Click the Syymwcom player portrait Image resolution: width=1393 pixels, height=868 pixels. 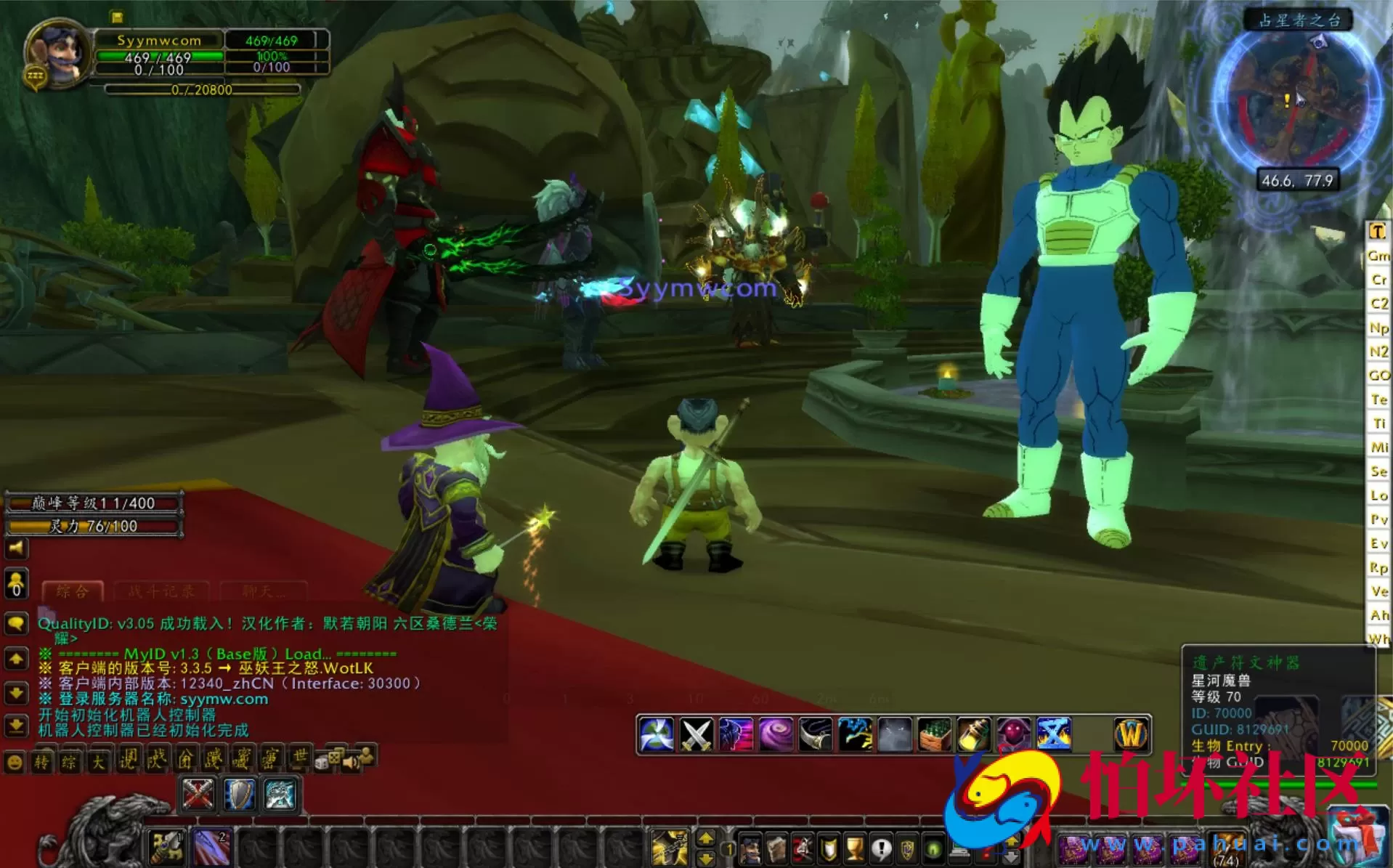(57, 53)
